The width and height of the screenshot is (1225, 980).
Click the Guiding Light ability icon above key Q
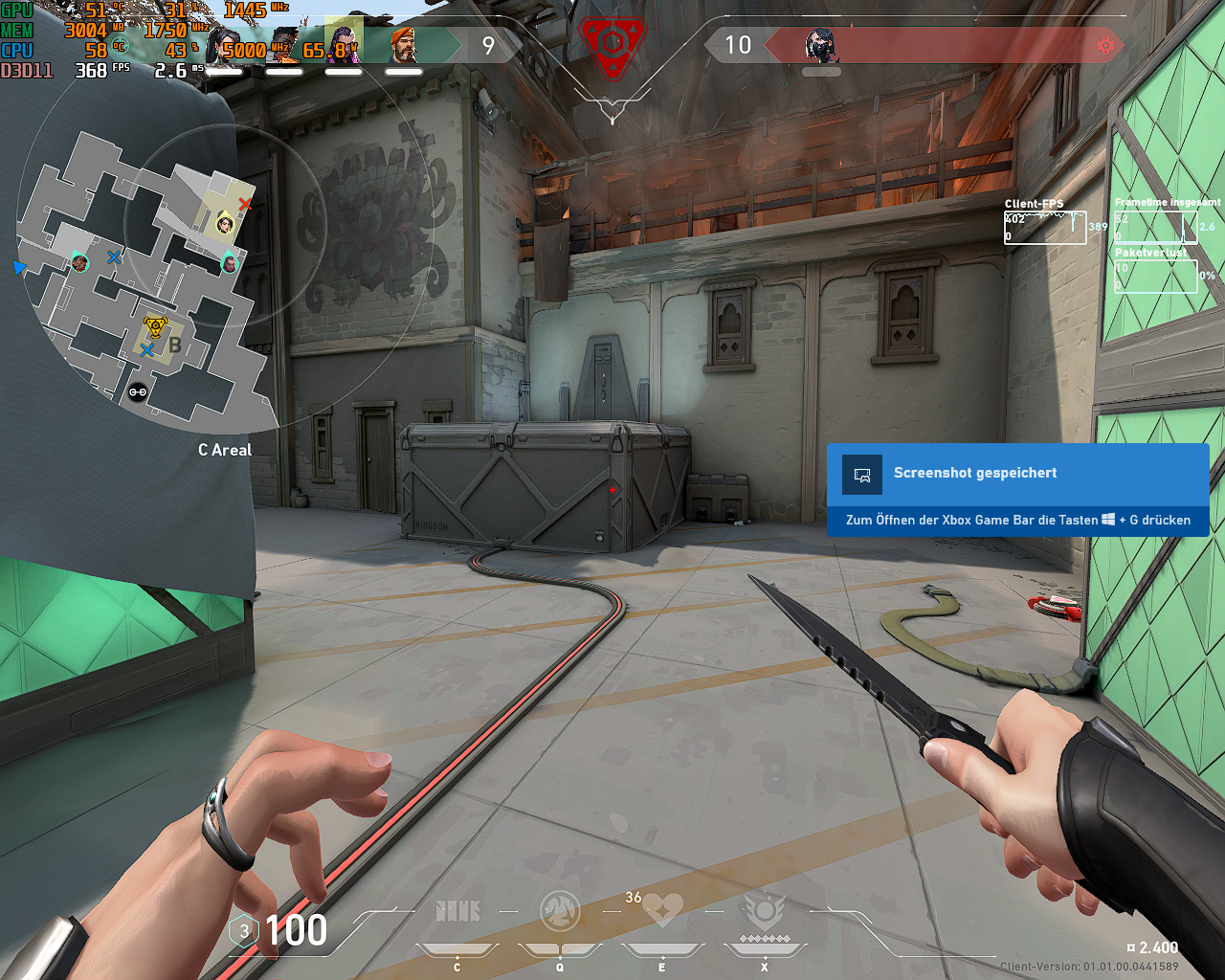coord(560,911)
